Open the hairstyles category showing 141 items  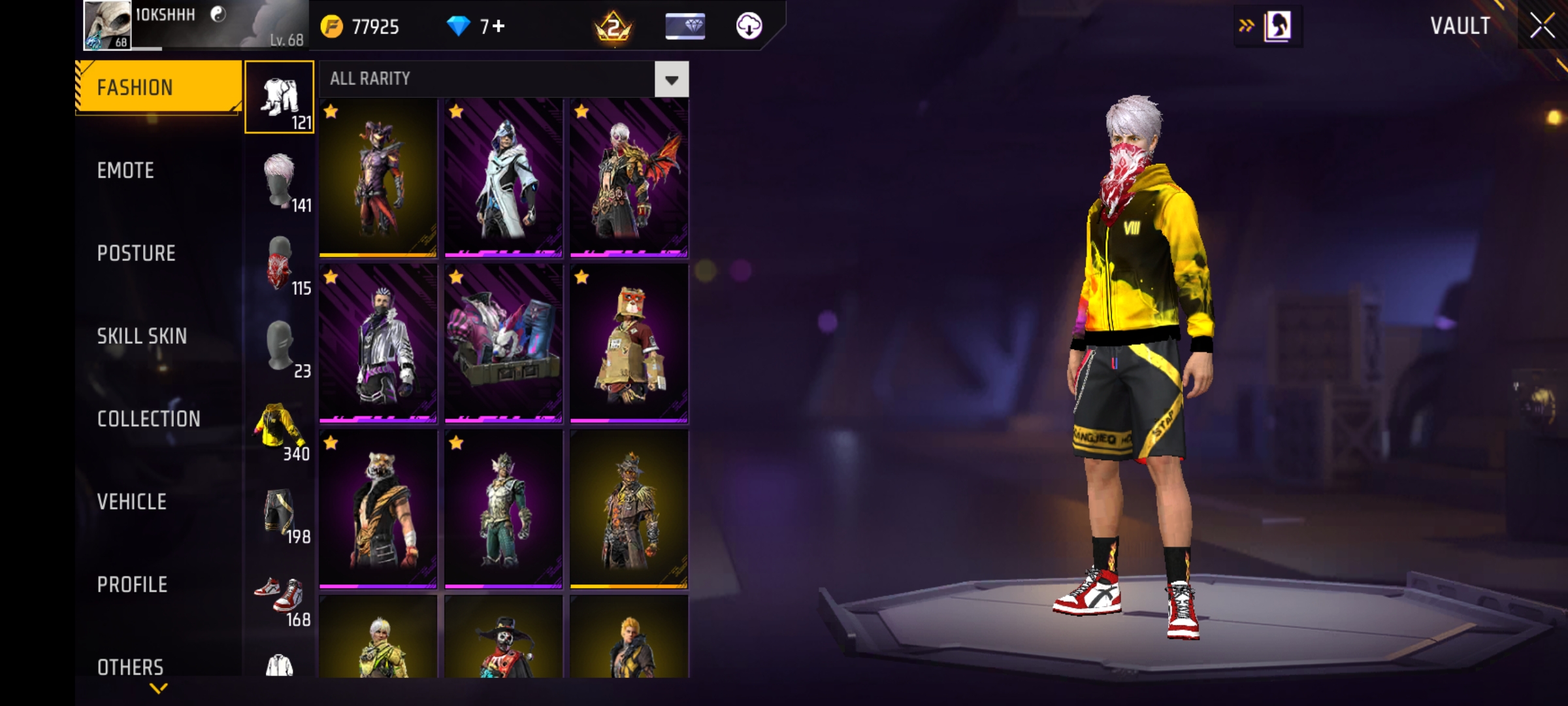(280, 180)
